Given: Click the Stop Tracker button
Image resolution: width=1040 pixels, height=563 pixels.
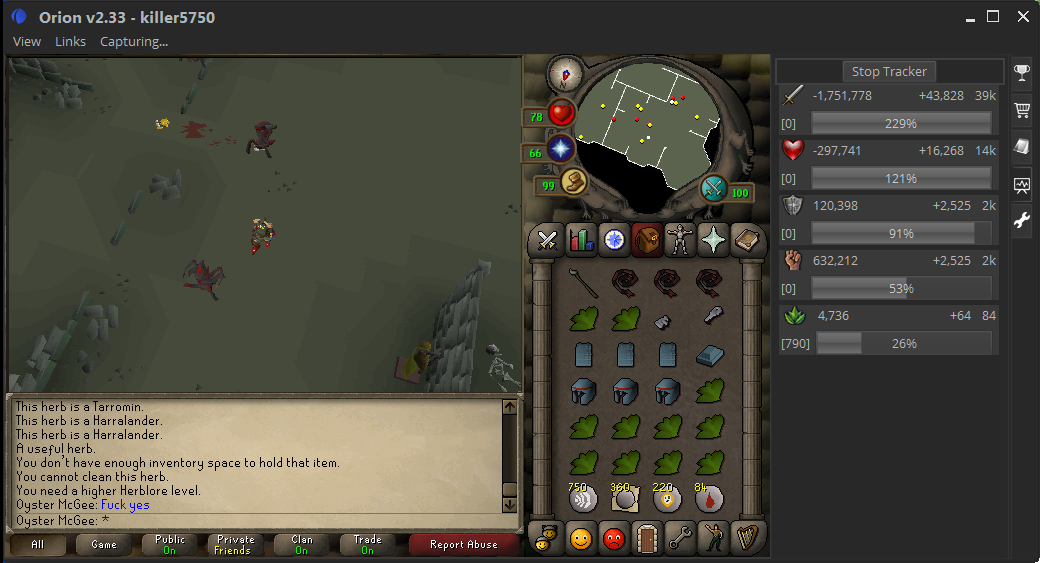Looking at the screenshot, I should click(x=889, y=71).
